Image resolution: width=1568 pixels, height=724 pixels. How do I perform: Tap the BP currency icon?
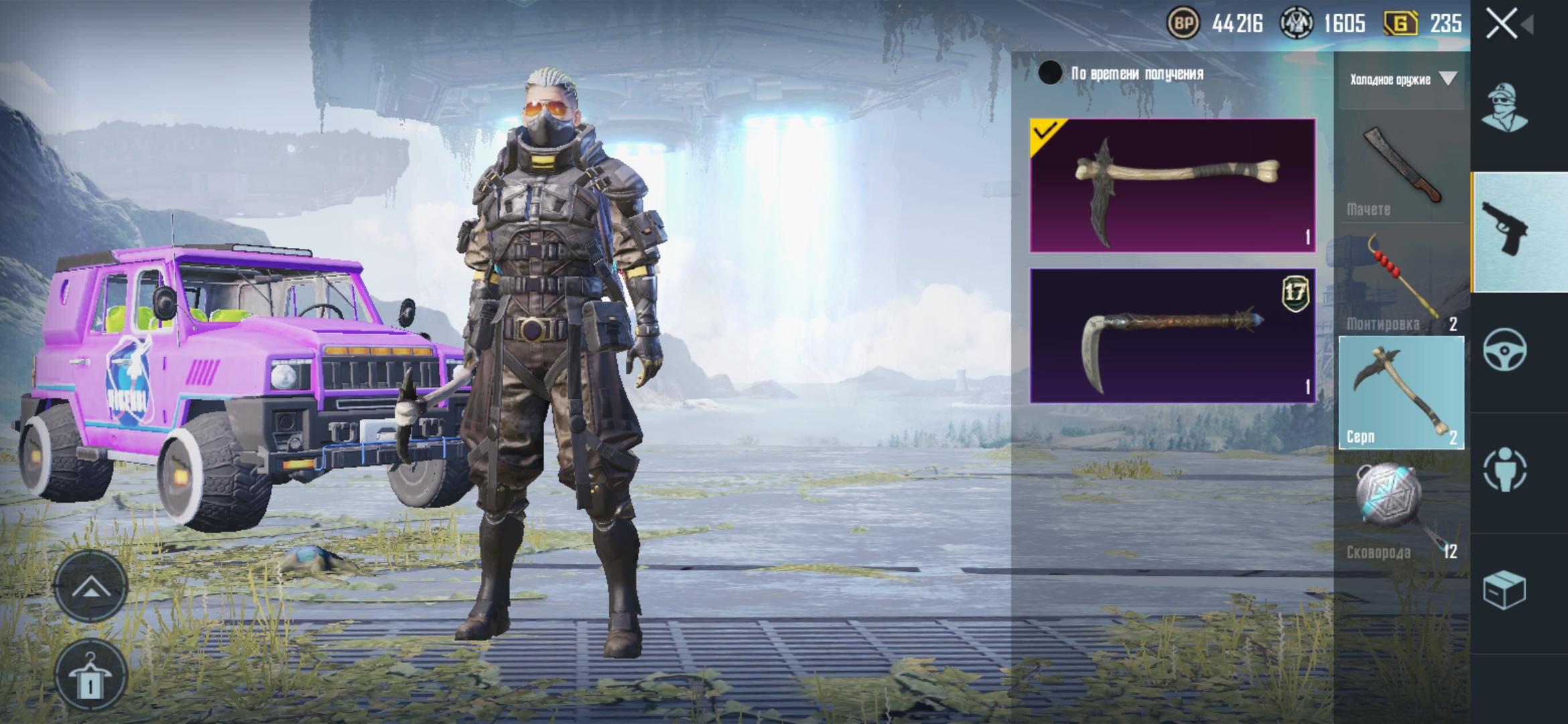1183,24
